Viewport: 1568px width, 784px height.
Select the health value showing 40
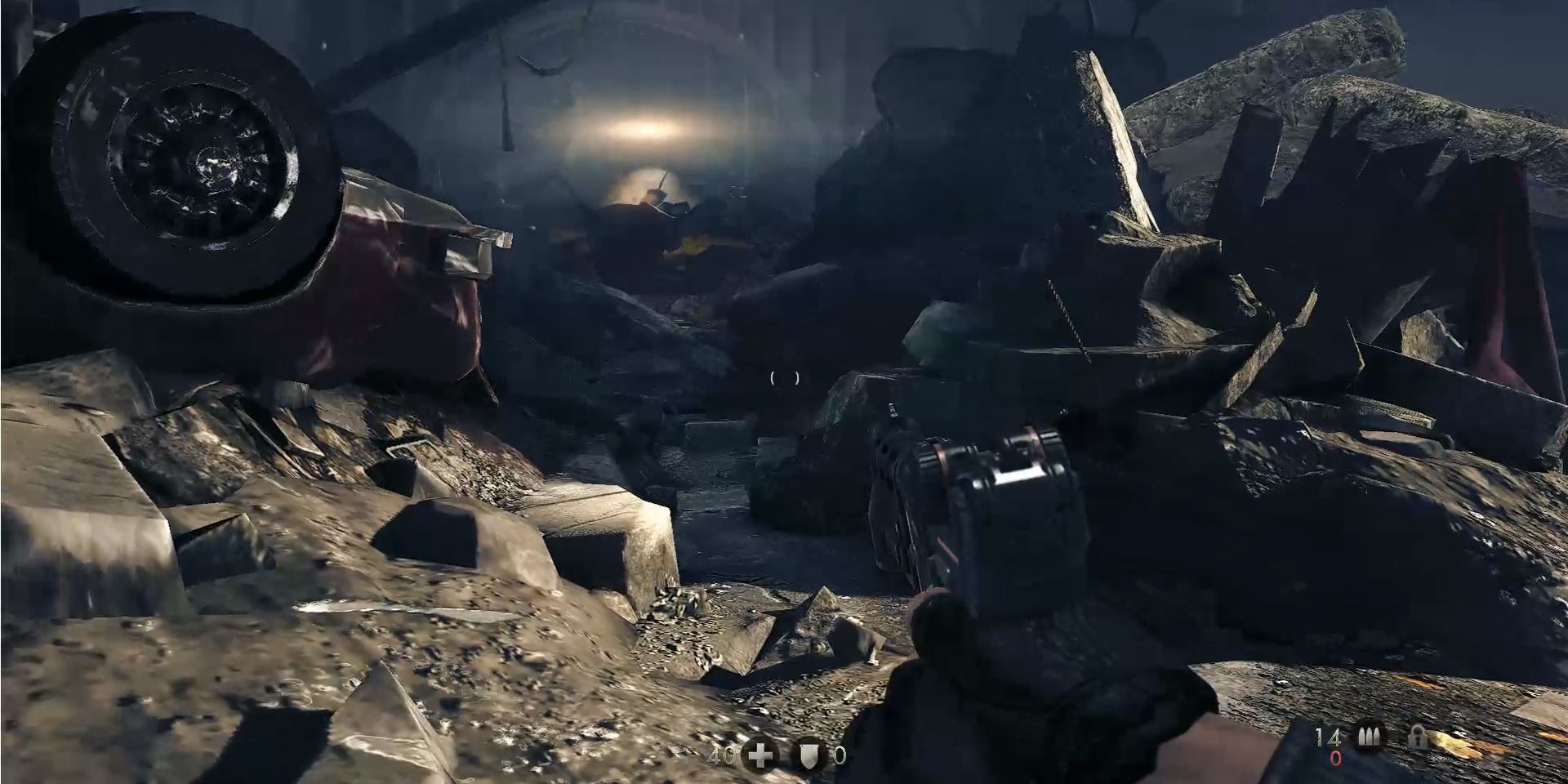point(720,758)
